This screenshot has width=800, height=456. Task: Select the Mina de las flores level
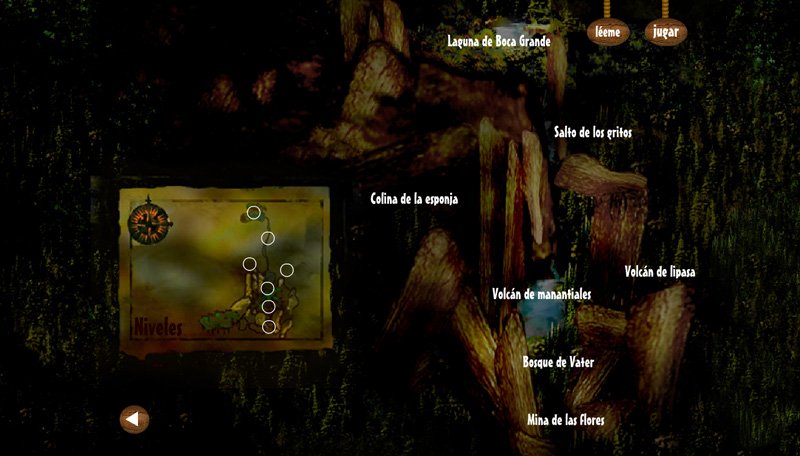point(565,420)
